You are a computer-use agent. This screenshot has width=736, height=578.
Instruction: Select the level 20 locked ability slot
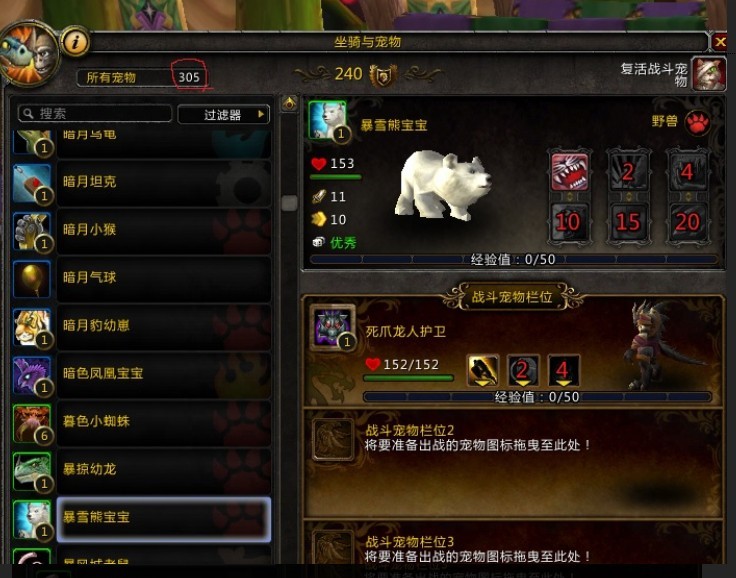point(687,221)
